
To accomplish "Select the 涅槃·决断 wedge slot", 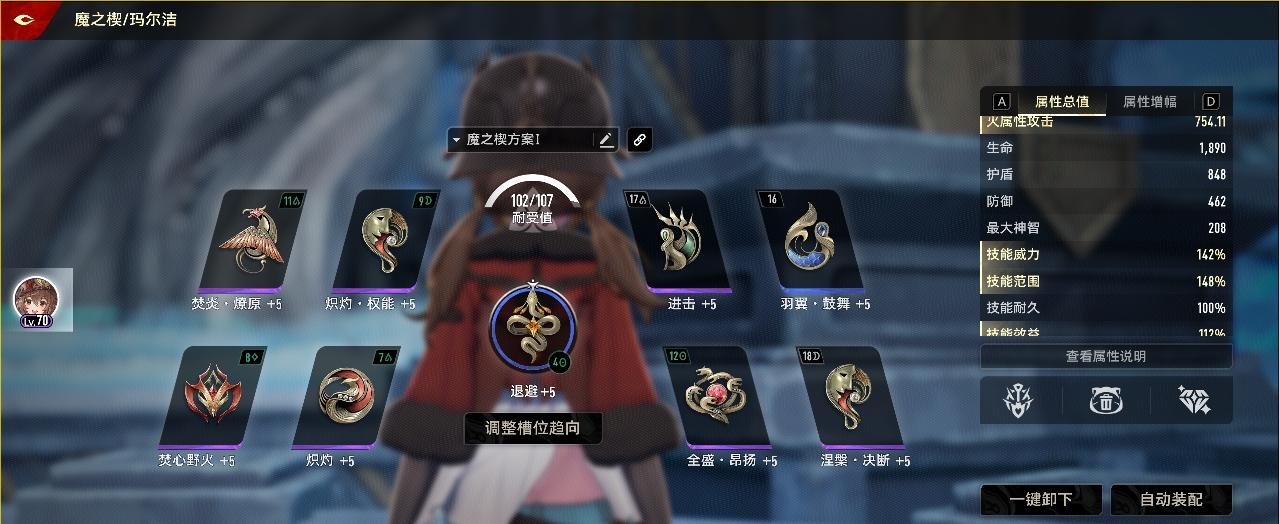I will click(848, 396).
